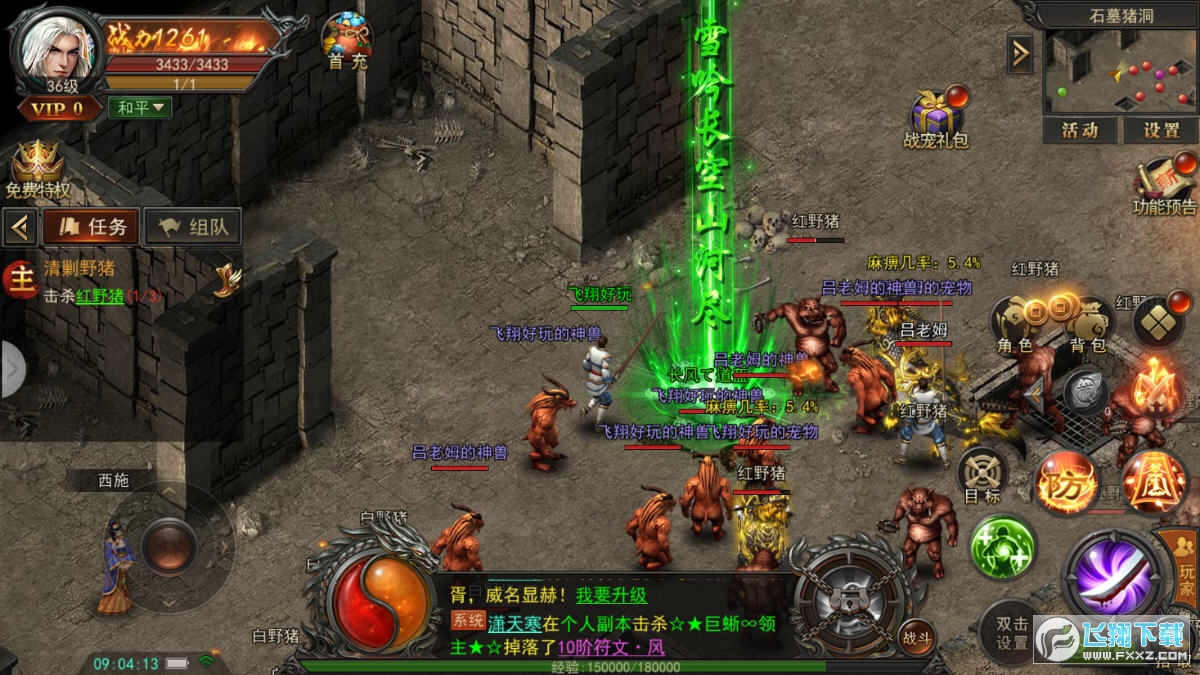Switch to the 组队 team tab
1200x675 pixels.
click(193, 226)
